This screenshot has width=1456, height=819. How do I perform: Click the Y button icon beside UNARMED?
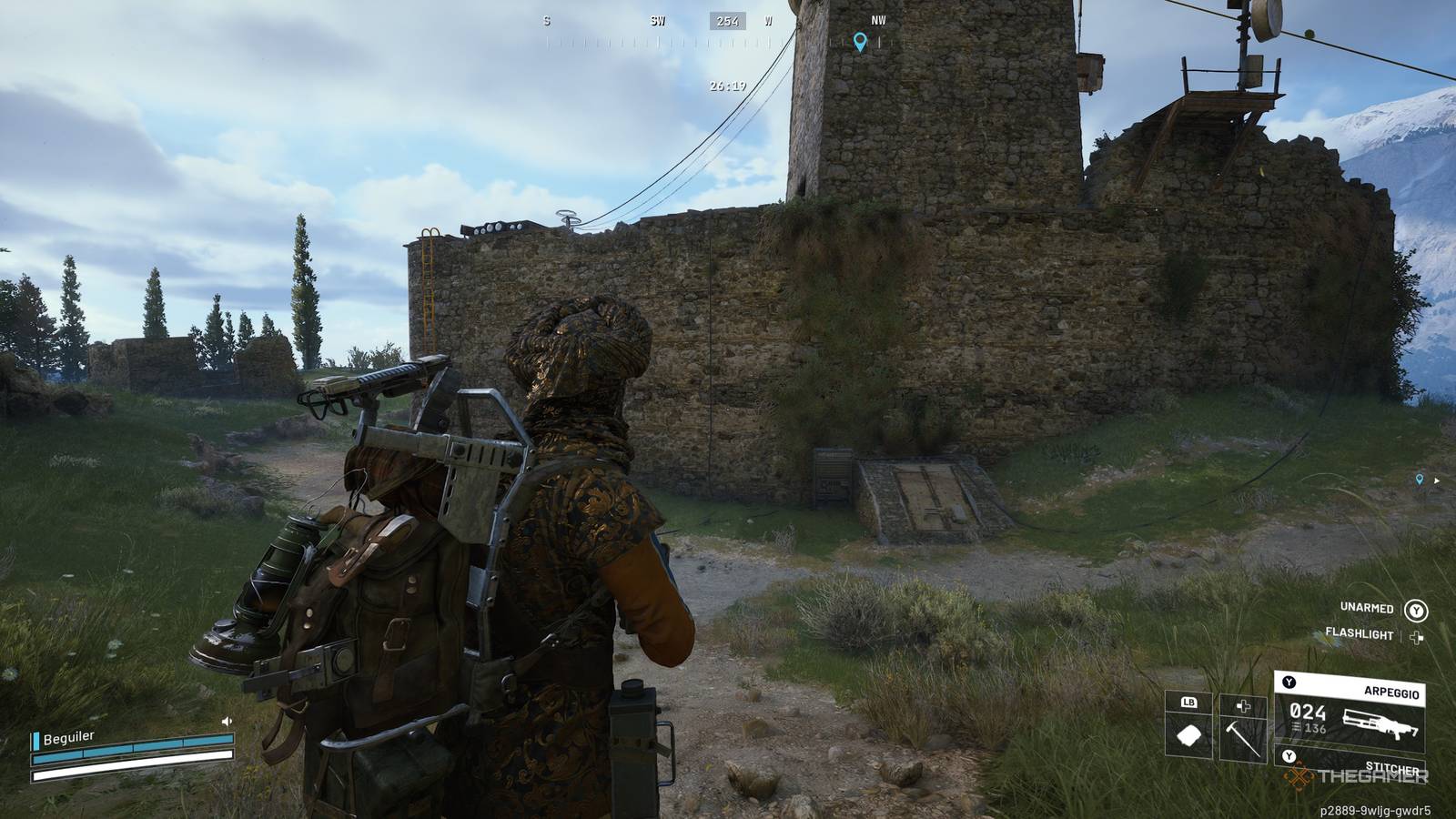1417,611
